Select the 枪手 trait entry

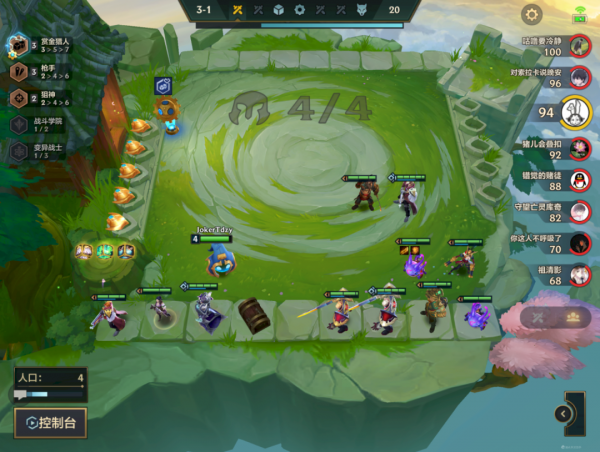click(40, 72)
